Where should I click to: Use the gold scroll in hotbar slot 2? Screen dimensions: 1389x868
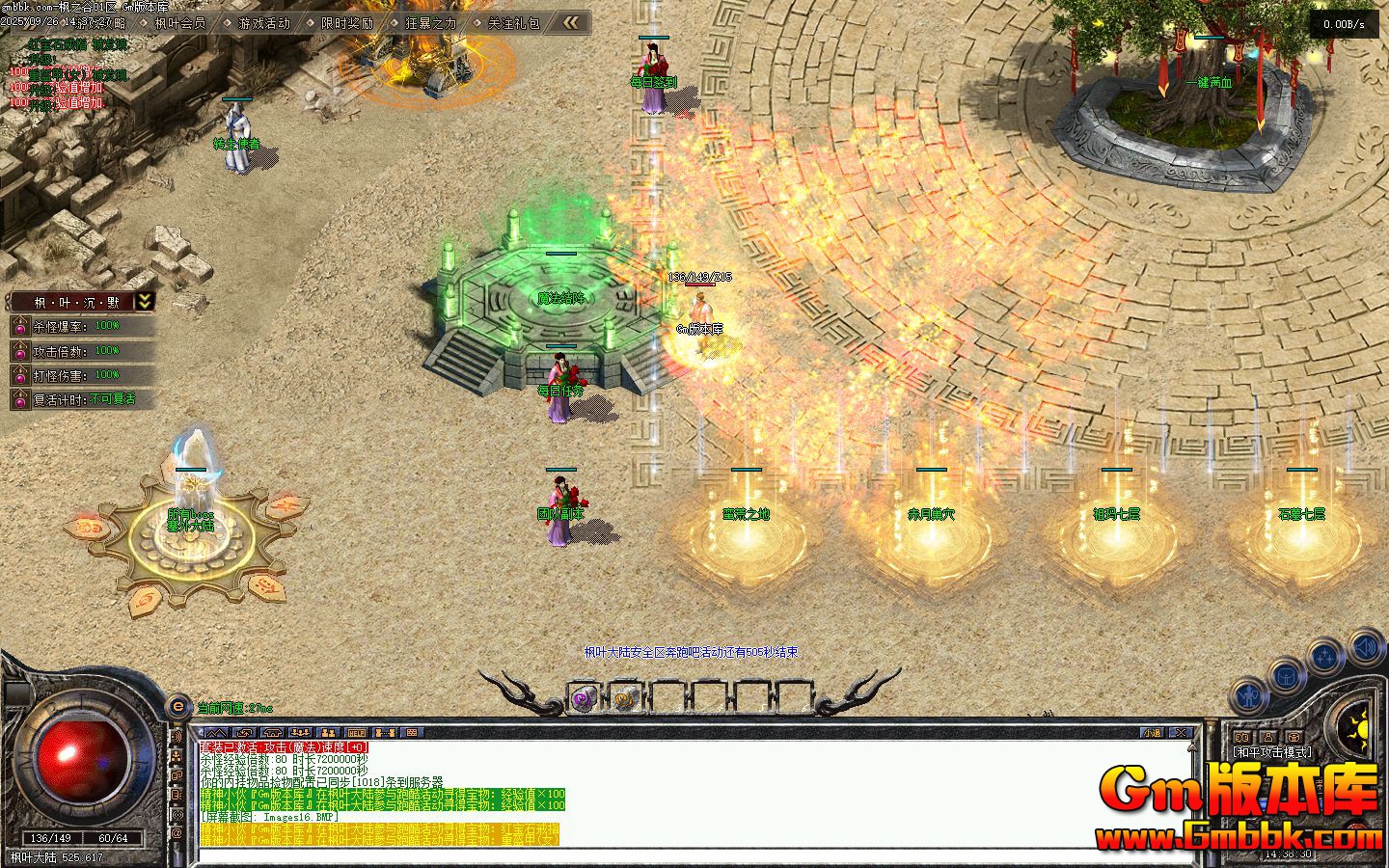[x=625, y=698]
